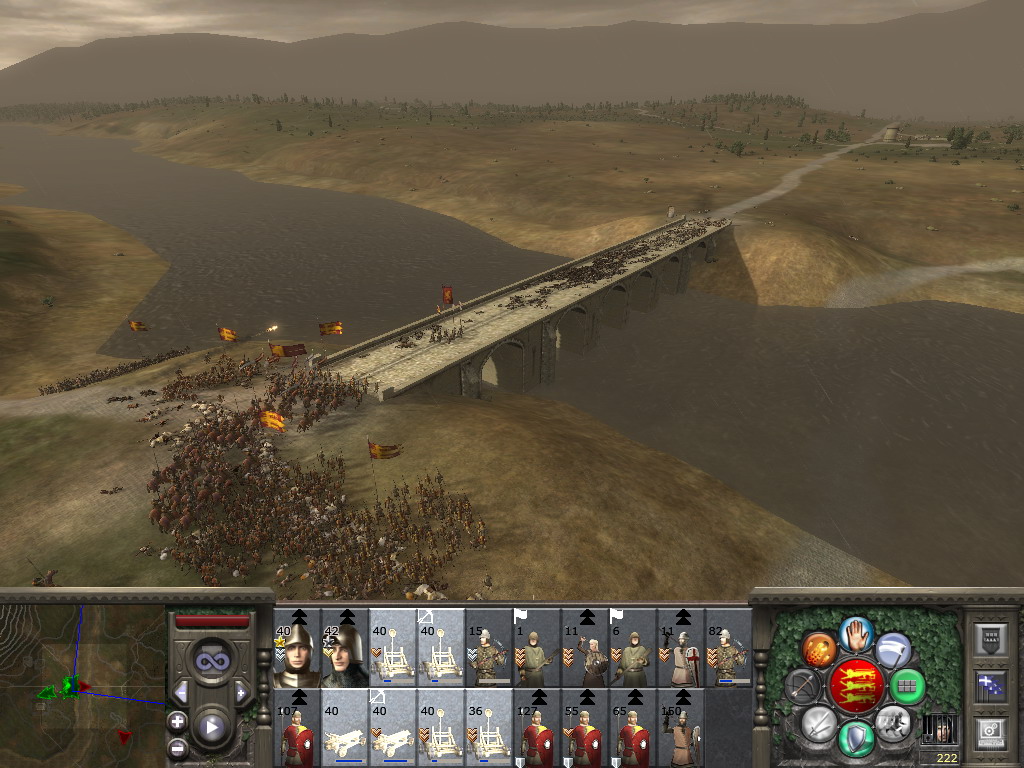
Task: Toggle the green group formation button
Action: point(908,686)
